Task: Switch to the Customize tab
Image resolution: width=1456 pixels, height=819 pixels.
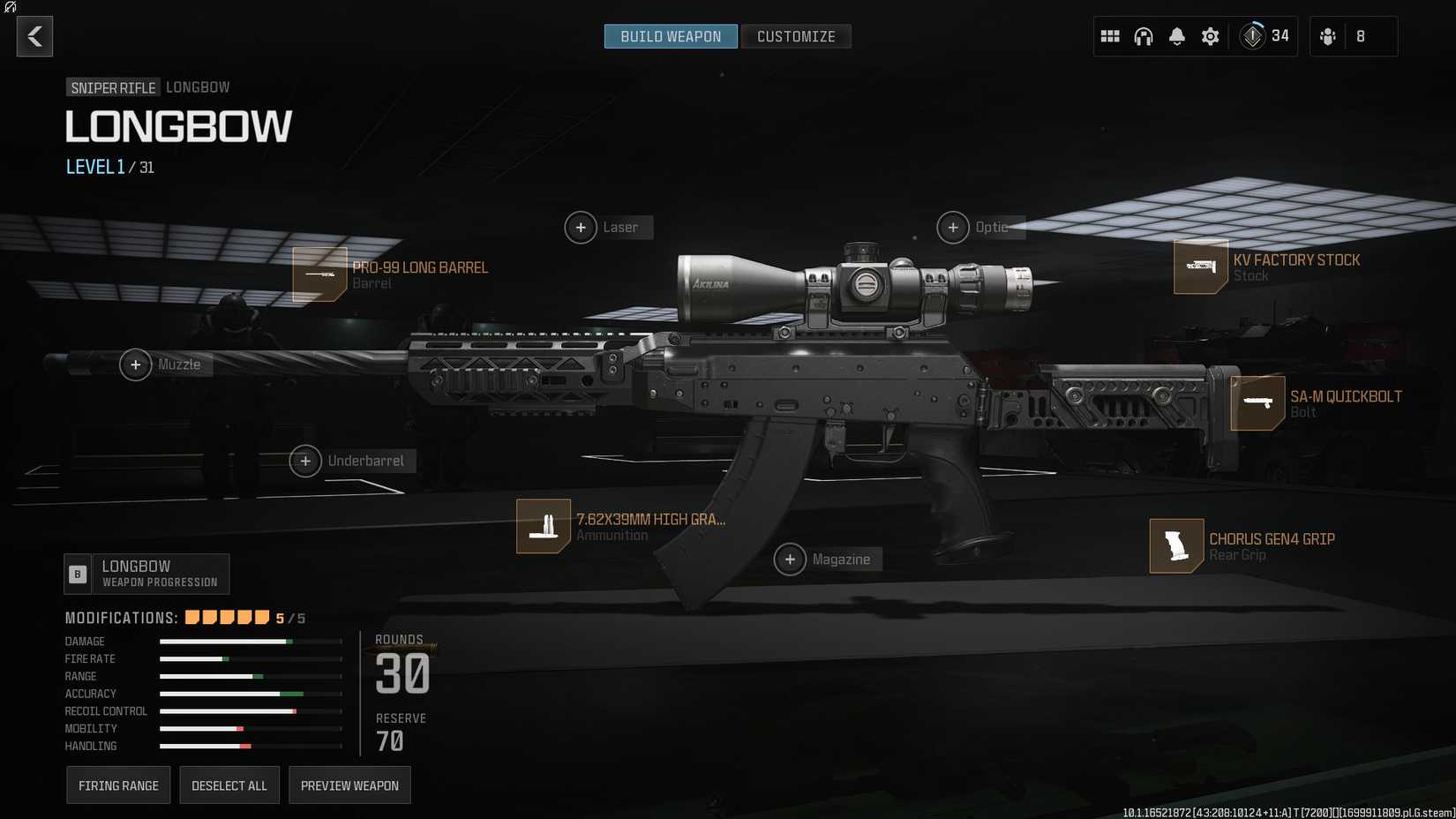Action: tap(795, 36)
